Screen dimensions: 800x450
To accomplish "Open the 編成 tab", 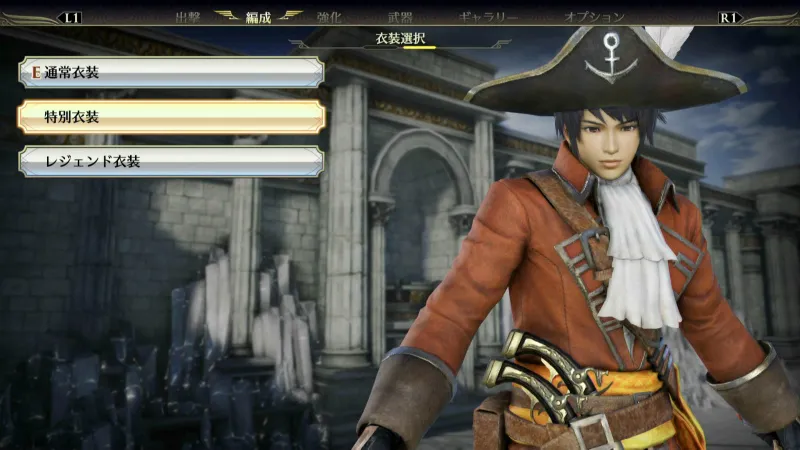I will coord(259,17).
